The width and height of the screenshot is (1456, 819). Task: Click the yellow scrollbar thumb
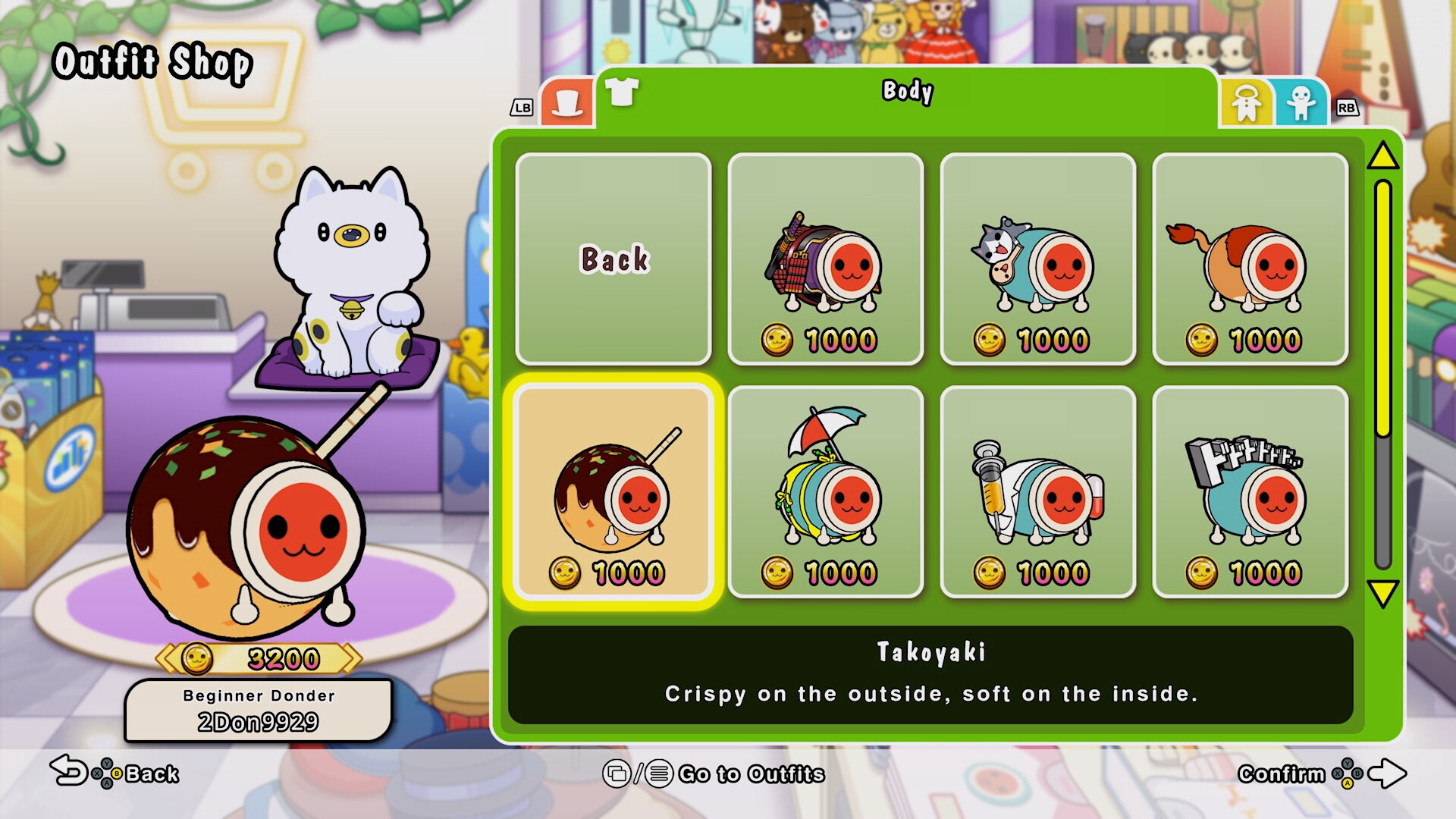pos(1382,307)
